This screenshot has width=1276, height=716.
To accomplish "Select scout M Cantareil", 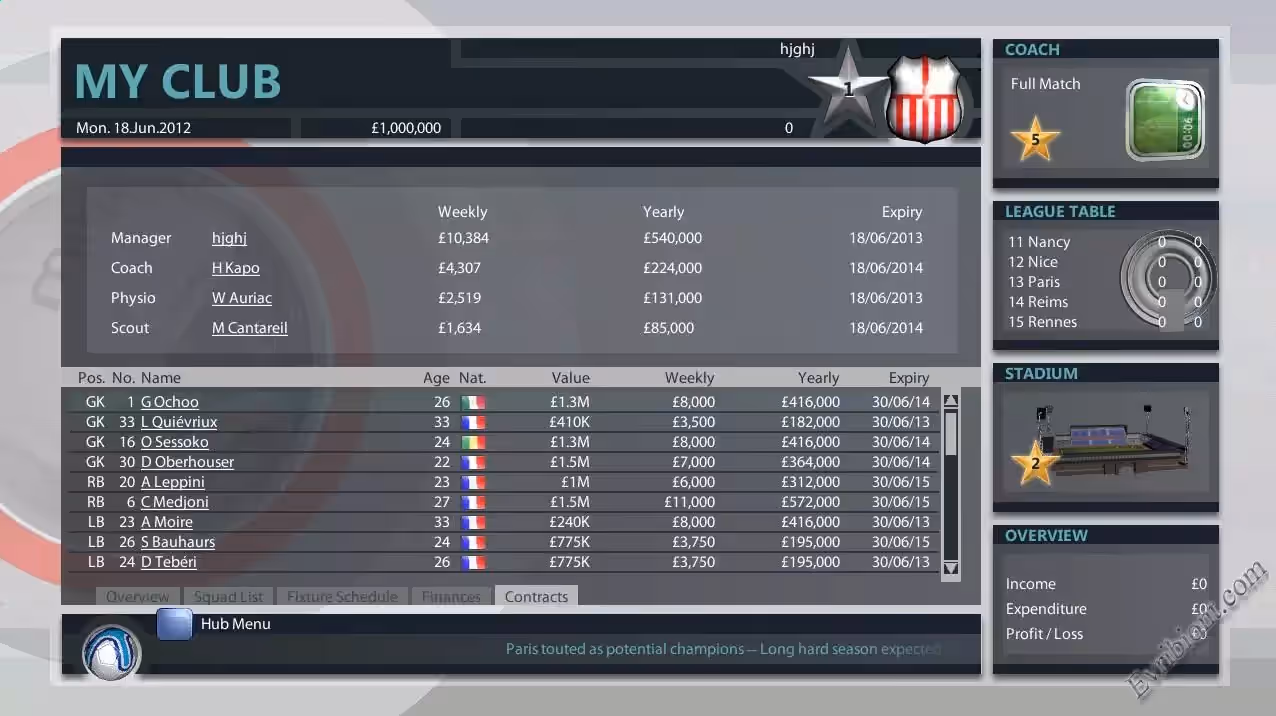I will tap(249, 328).
